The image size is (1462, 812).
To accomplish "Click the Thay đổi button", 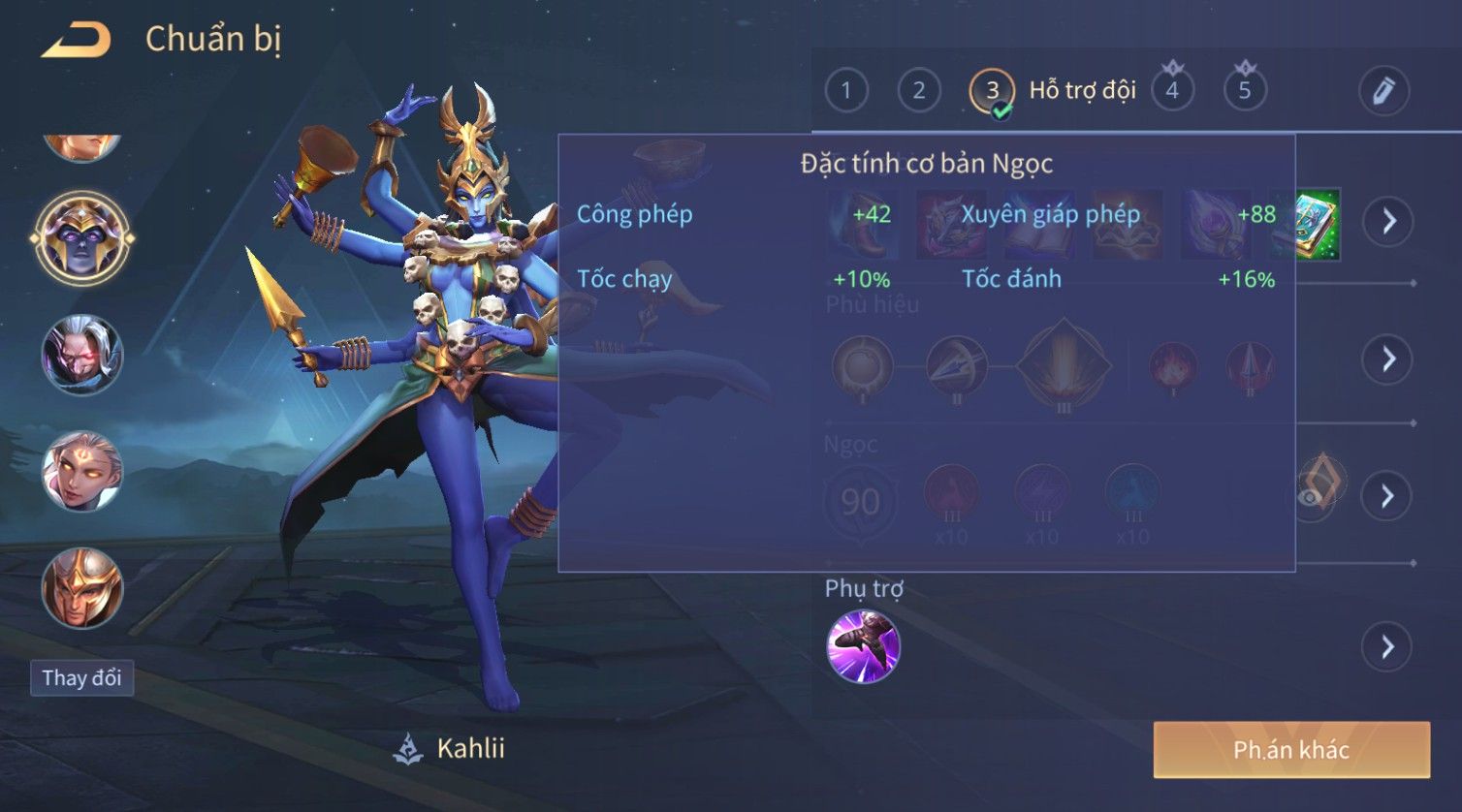I will [81, 677].
